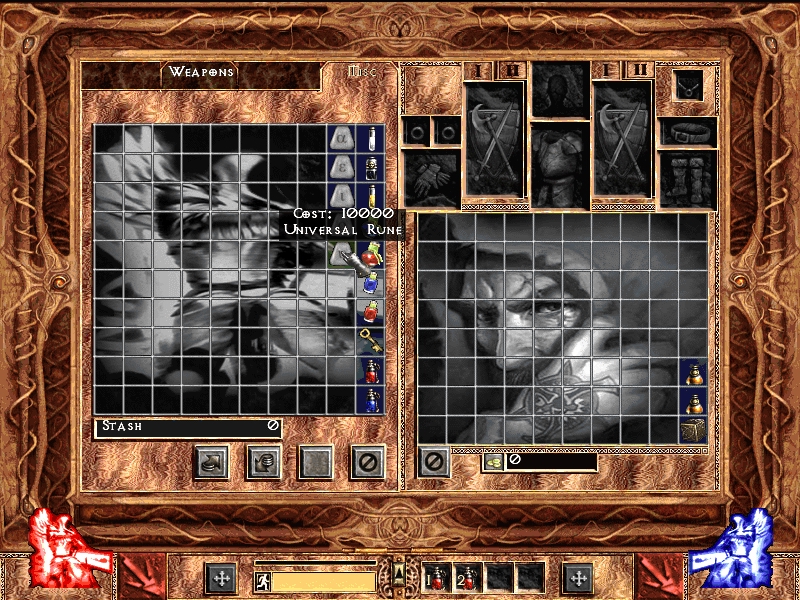The height and width of the screenshot is (600, 800).
Task: Click the cancel button below the stash
Action: [368, 462]
